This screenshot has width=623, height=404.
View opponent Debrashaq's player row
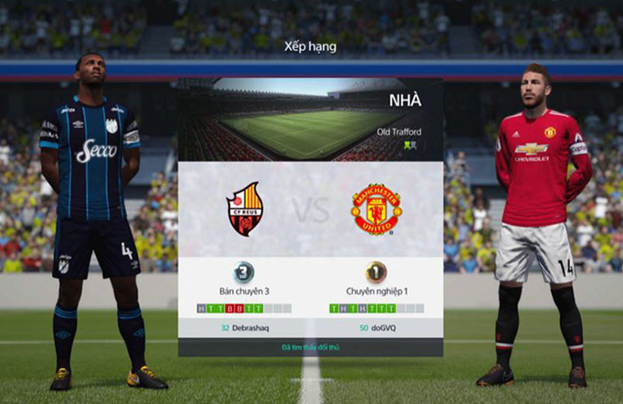(x=244, y=327)
